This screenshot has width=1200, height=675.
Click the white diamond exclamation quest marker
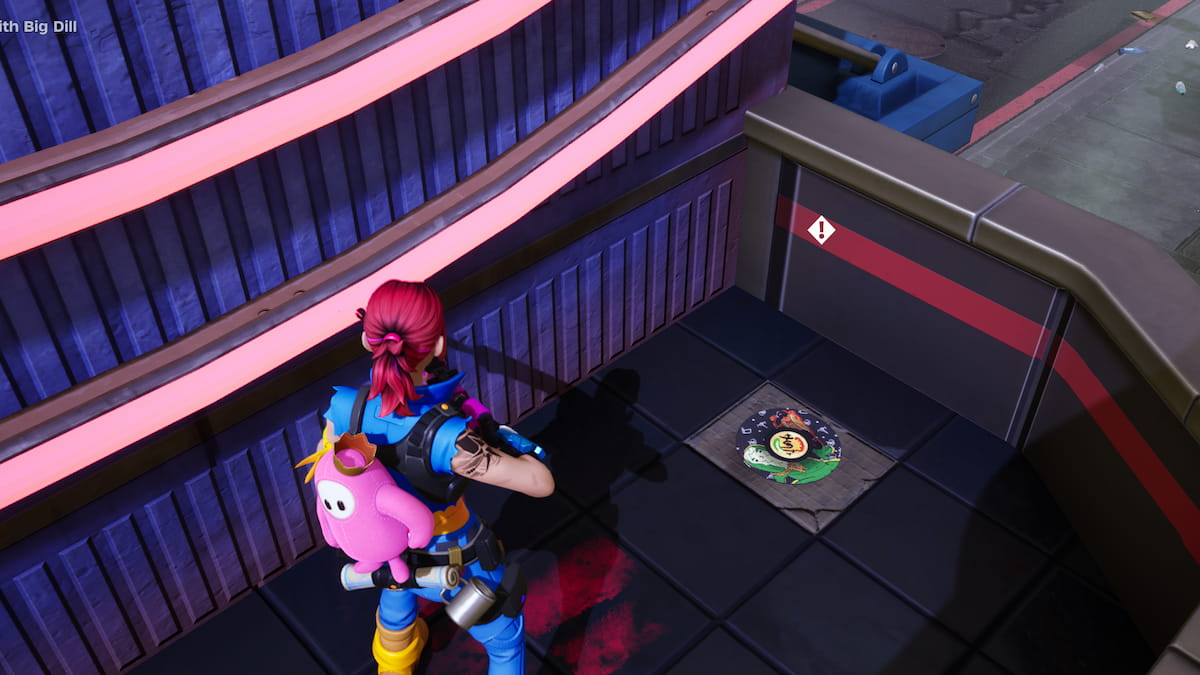[821, 230]
